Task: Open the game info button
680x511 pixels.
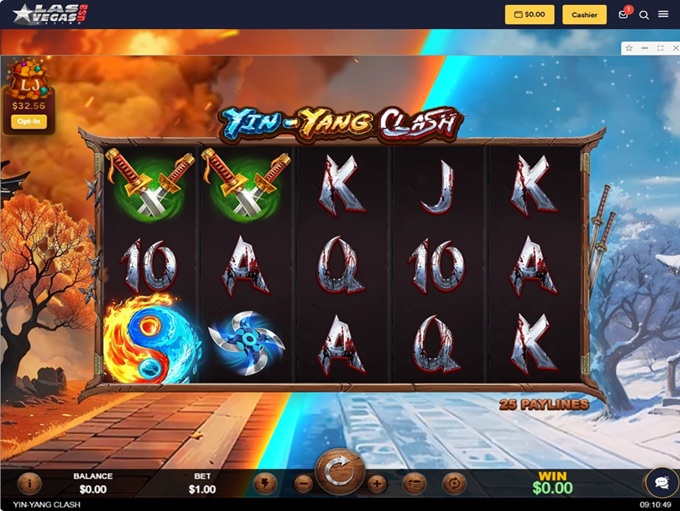Action: pyautogui.click(x=29, y=483)
